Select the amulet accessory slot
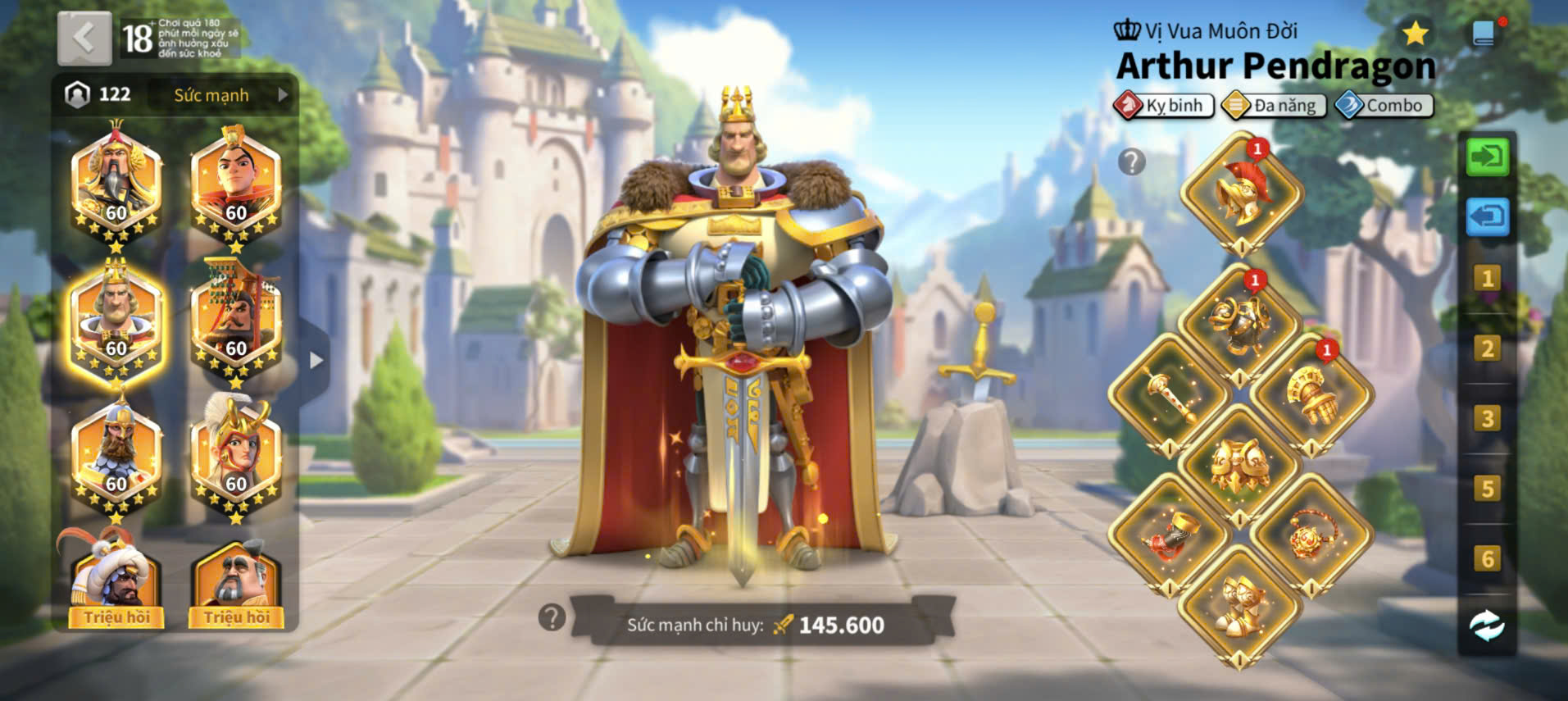The height and width of the screenshot is (701, 1568). (x=1311, y=535)
